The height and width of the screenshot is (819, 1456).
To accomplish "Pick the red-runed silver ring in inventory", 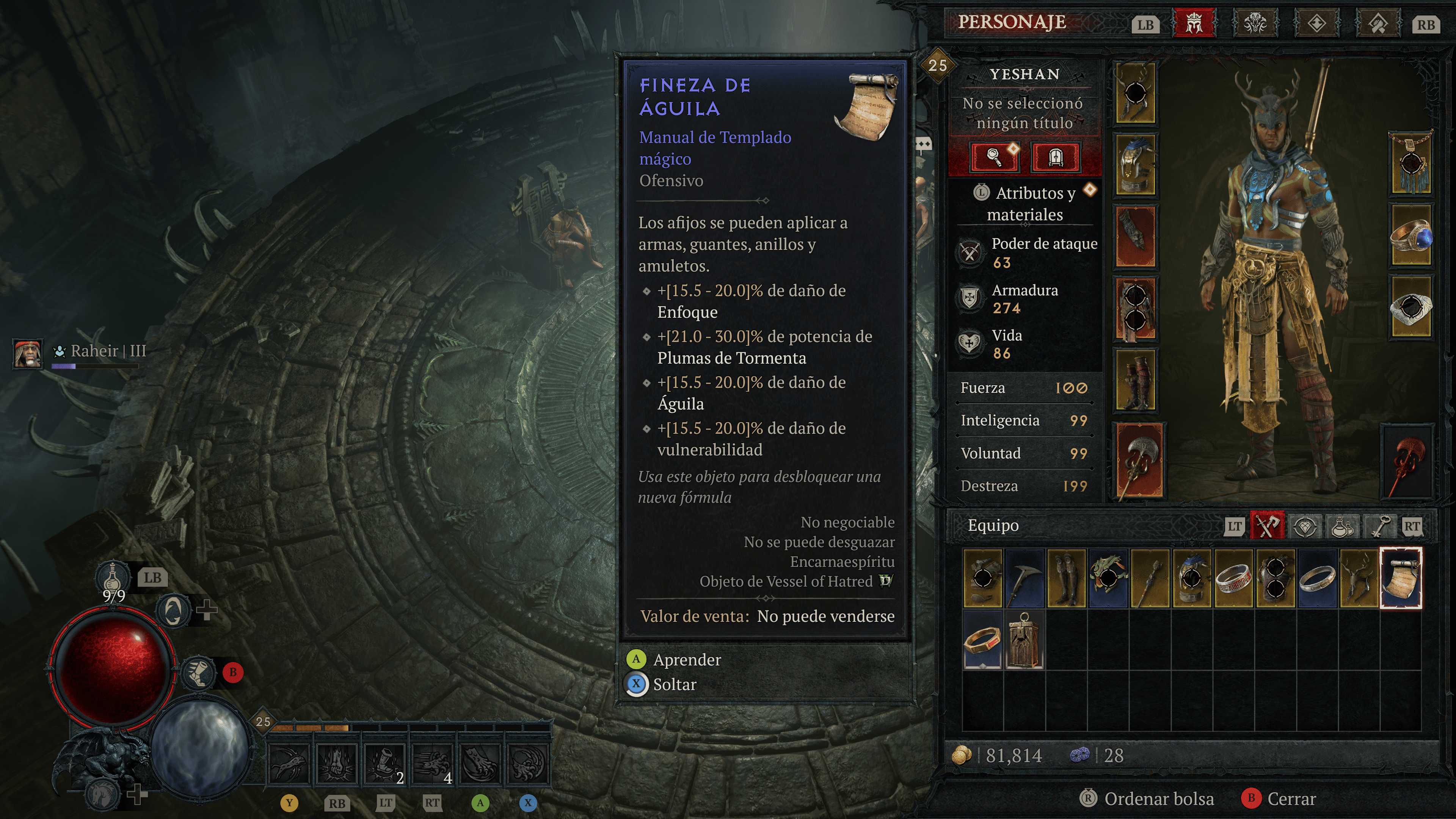I will coord(1233,577).
